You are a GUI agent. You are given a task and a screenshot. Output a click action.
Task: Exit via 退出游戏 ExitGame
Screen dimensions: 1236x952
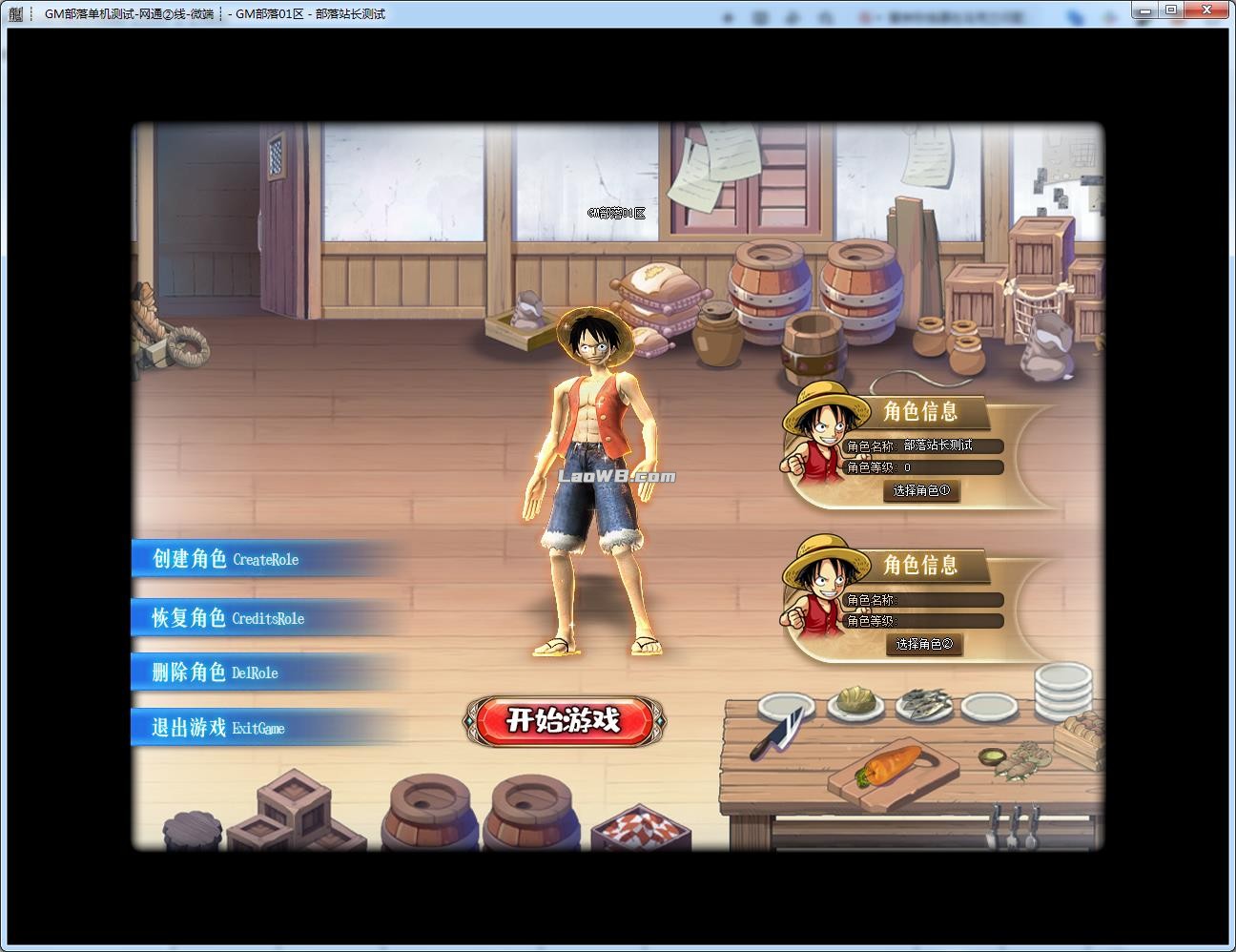pos(219,728)
